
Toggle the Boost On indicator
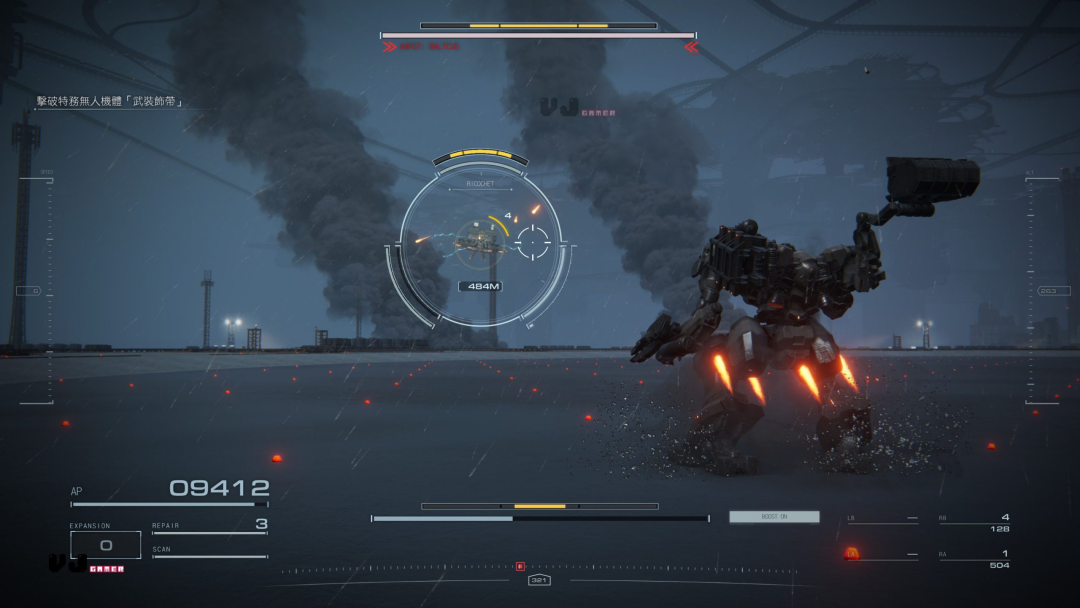(774, 517)
